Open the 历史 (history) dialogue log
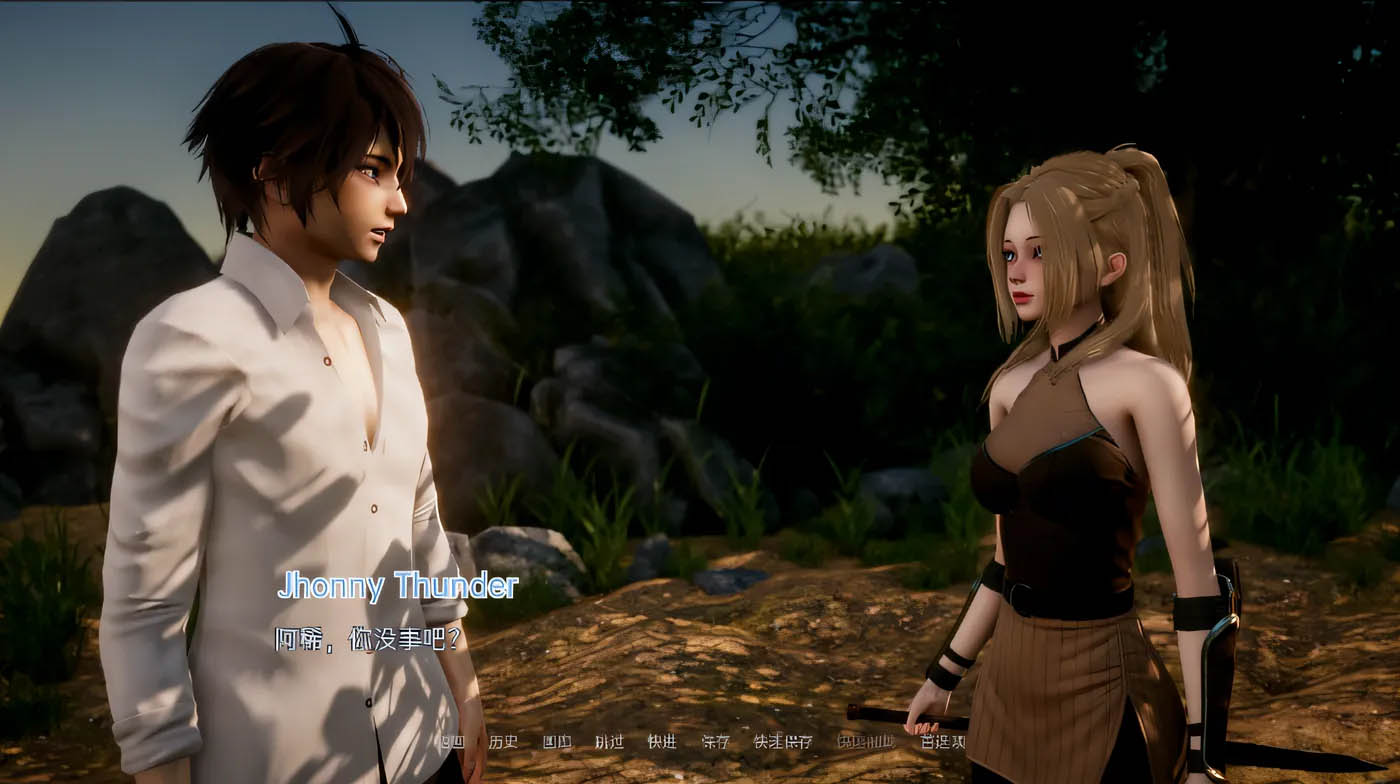This screenshot has width=1400, height=784. pyautogui.click(x=503, y=742)
